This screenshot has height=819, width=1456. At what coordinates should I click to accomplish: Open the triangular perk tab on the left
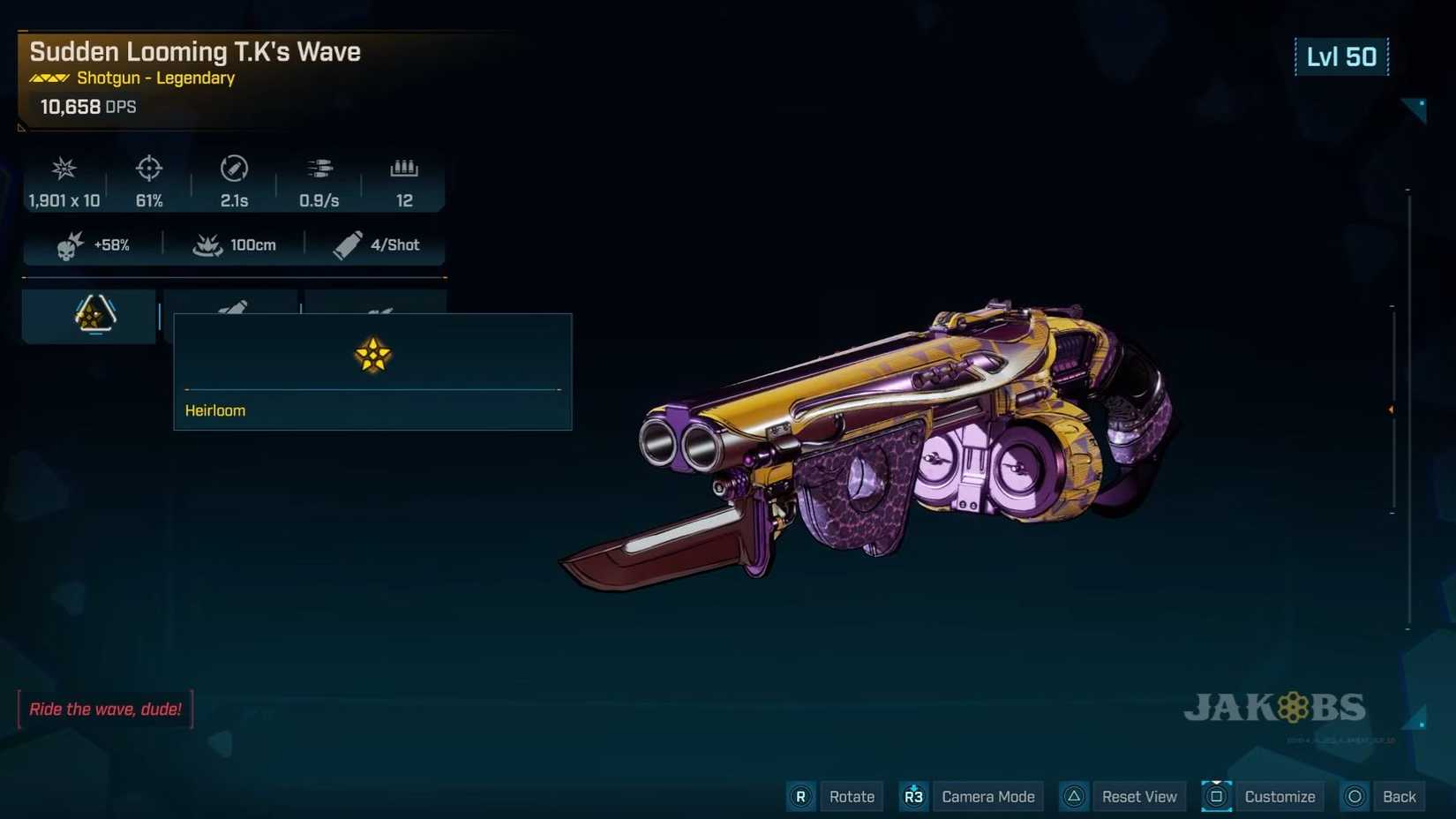pyautogui.click(x=88, y=315)
